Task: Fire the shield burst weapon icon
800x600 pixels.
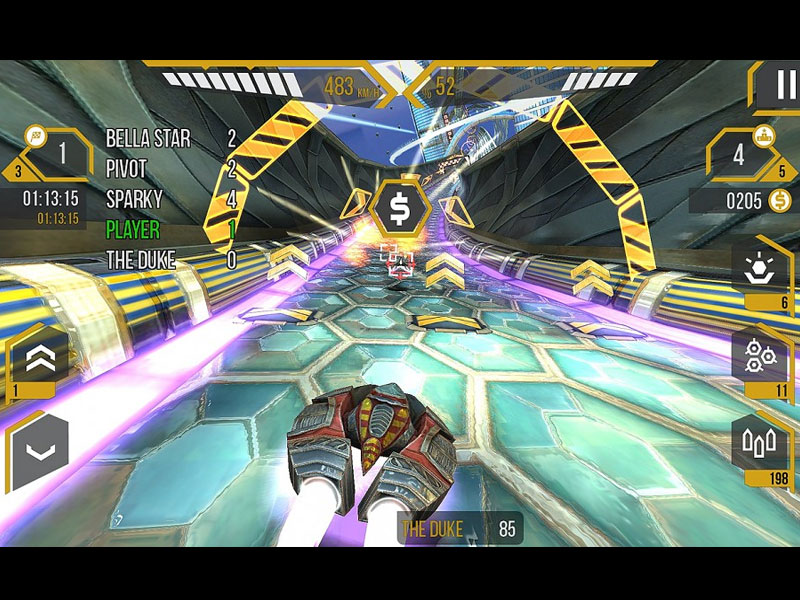Action: click(x=760, y=268)
